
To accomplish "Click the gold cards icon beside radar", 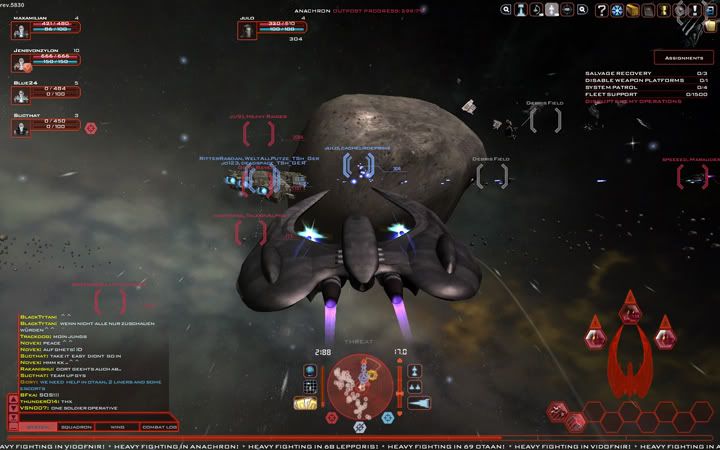I will pyautogui.click(x=306, y=403).
